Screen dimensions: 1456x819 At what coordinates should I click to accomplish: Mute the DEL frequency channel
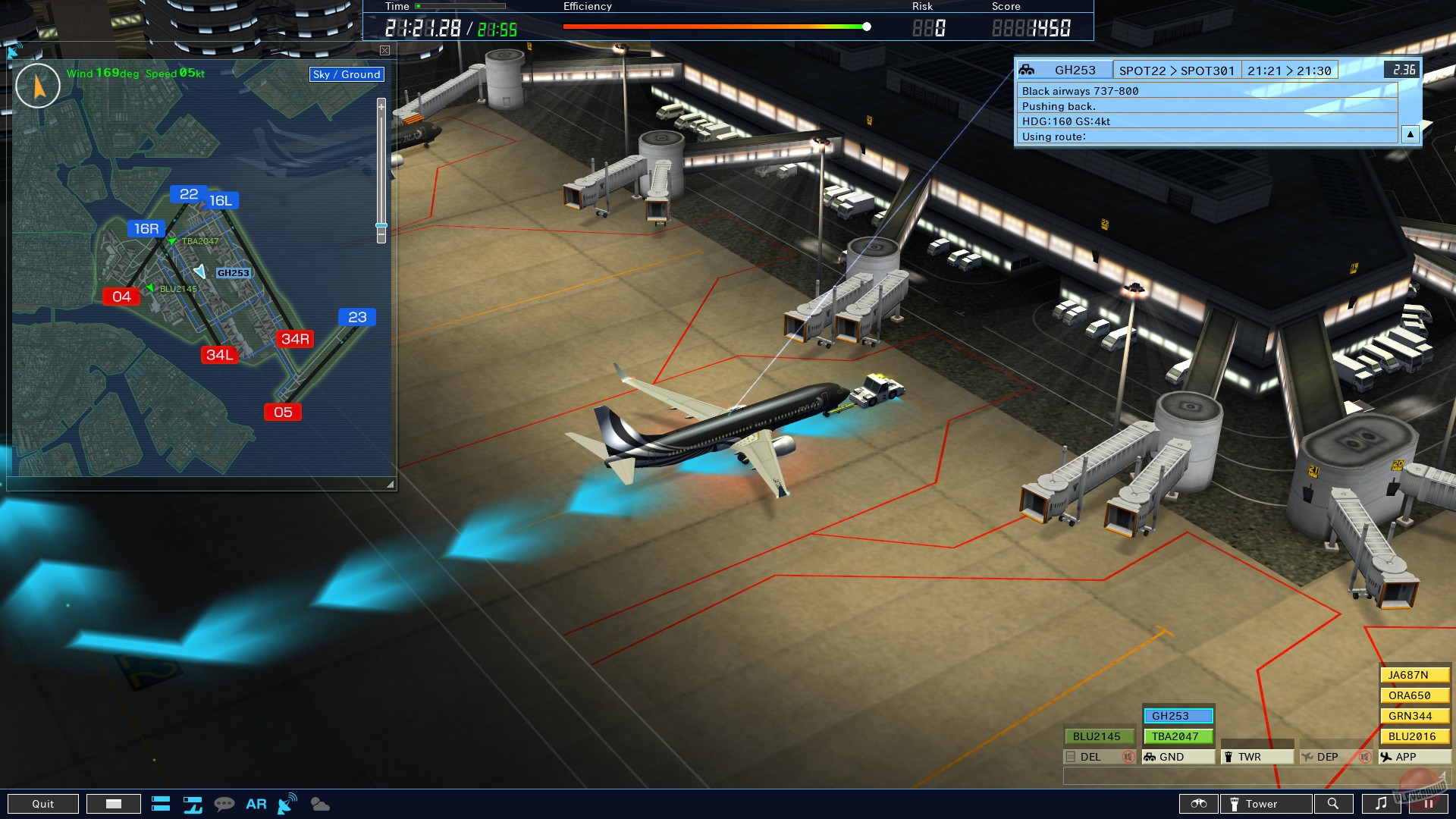coord(1128,756)
